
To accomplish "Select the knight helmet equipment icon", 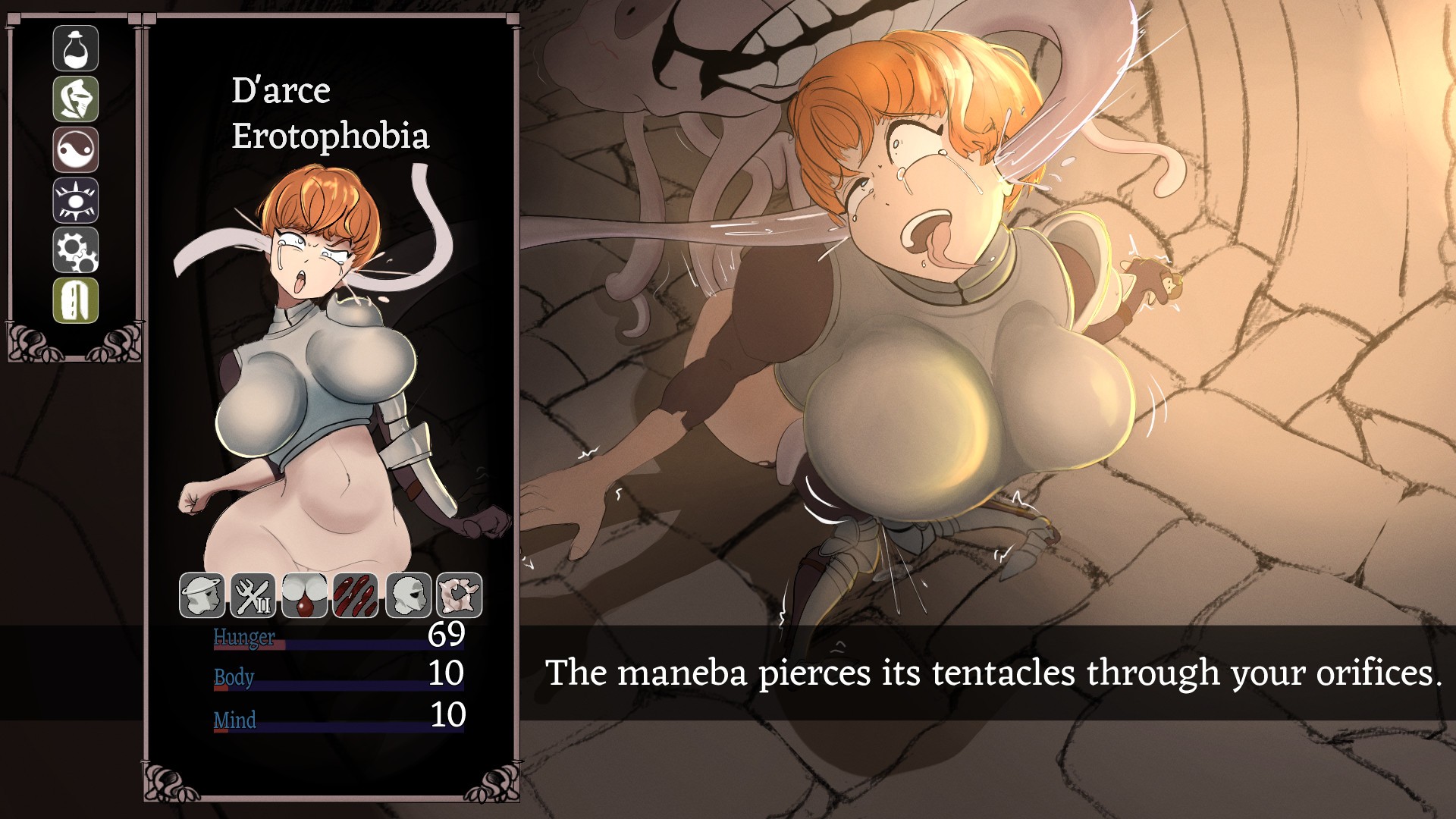I will 76,99.
